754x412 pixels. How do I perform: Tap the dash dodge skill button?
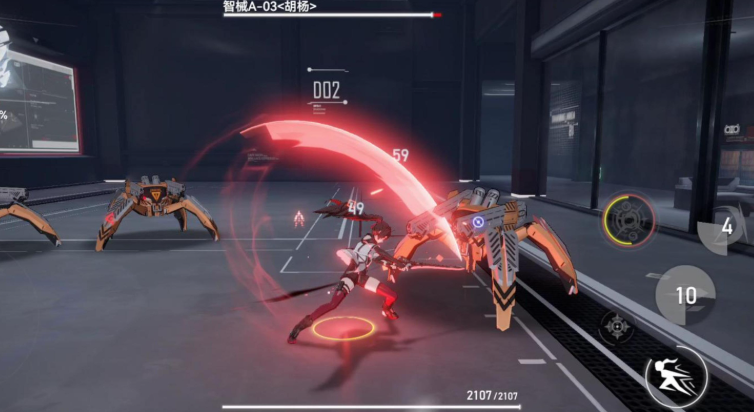(x=675, y=378)
